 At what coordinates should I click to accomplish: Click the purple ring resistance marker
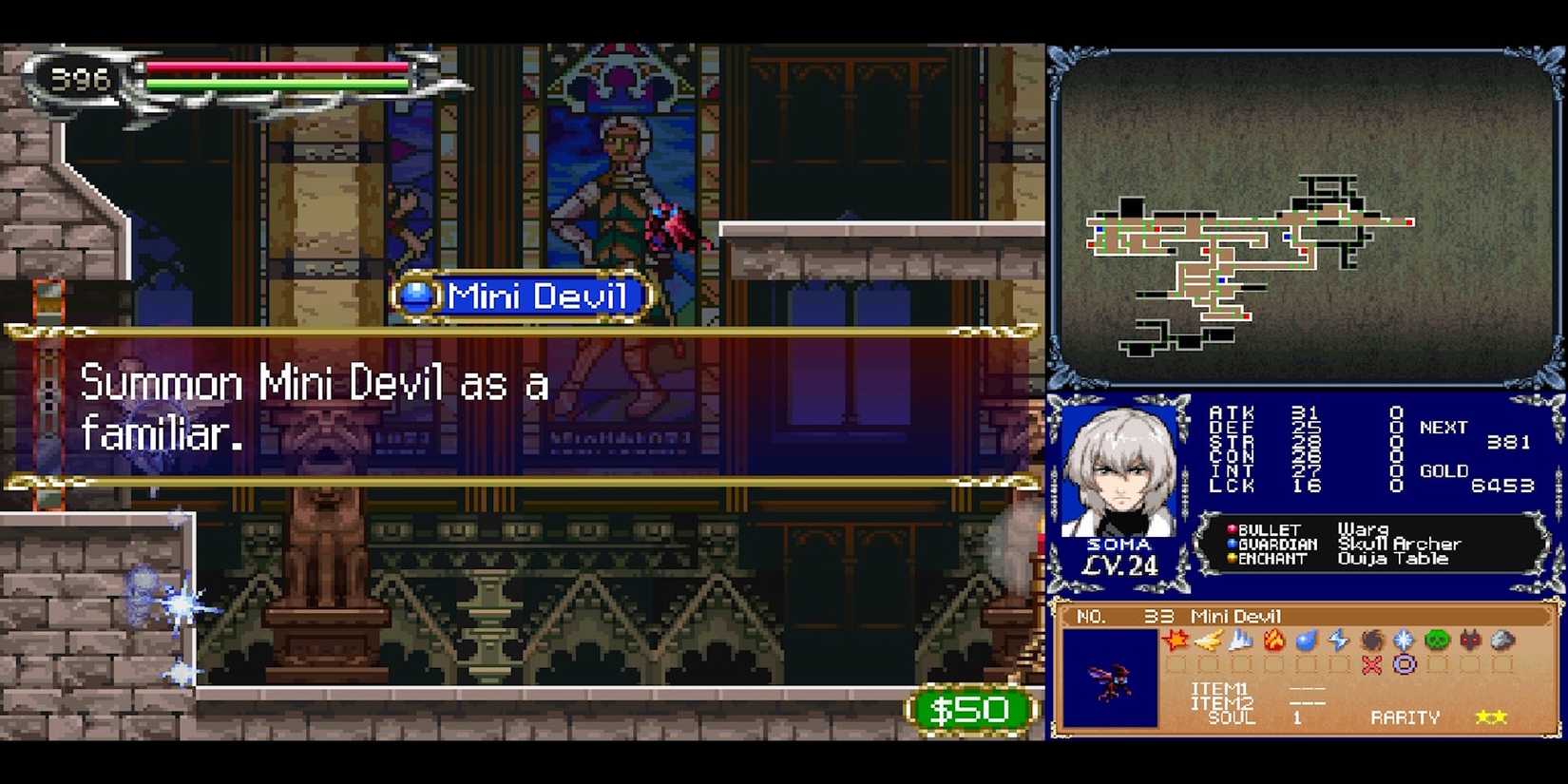pyautogui.click(x=1404, y=664)
